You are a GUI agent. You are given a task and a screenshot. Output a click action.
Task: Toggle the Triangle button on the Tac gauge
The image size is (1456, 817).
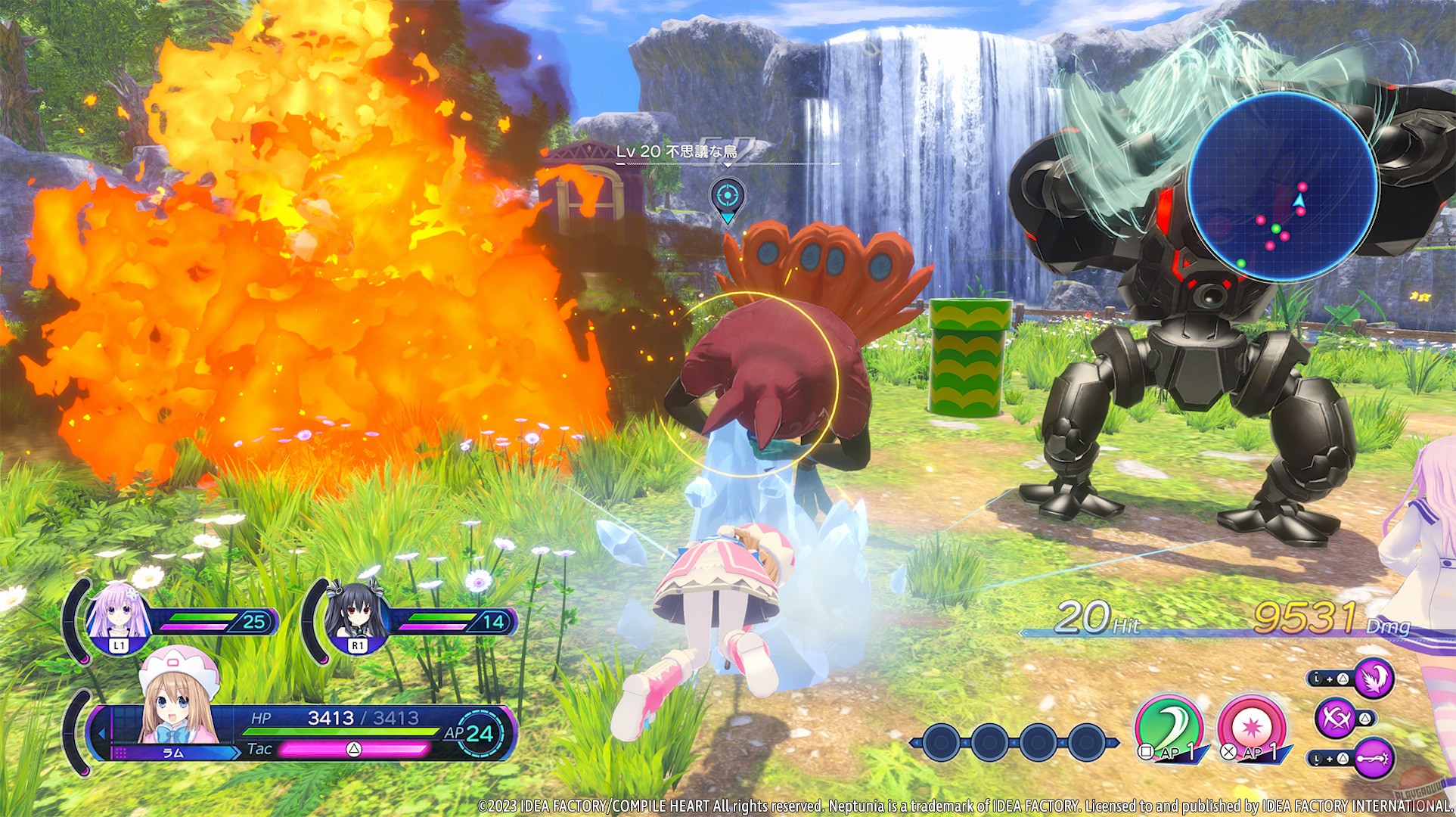[x=355, y=750]
